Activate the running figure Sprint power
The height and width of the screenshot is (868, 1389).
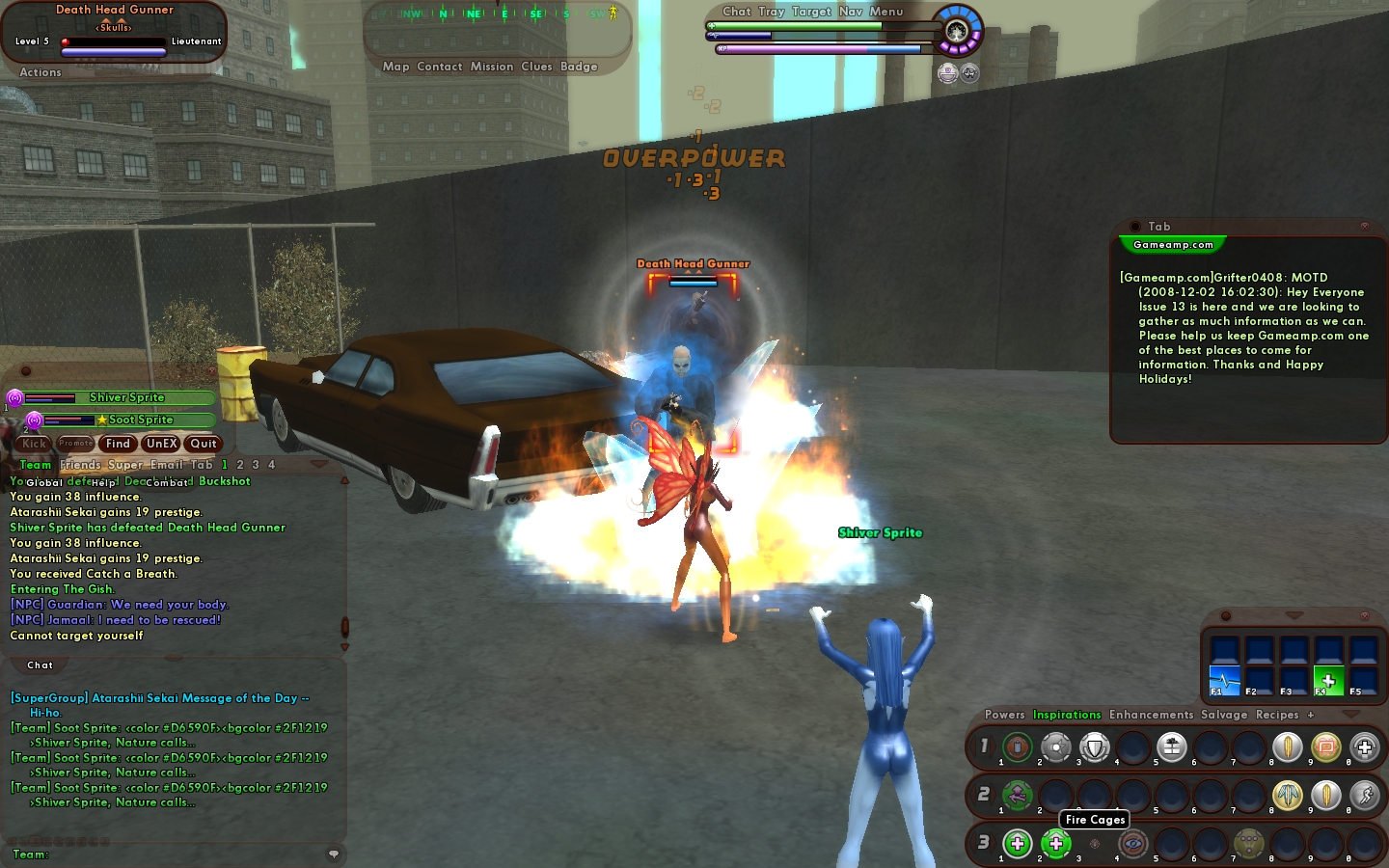[x=1364, y=795]
